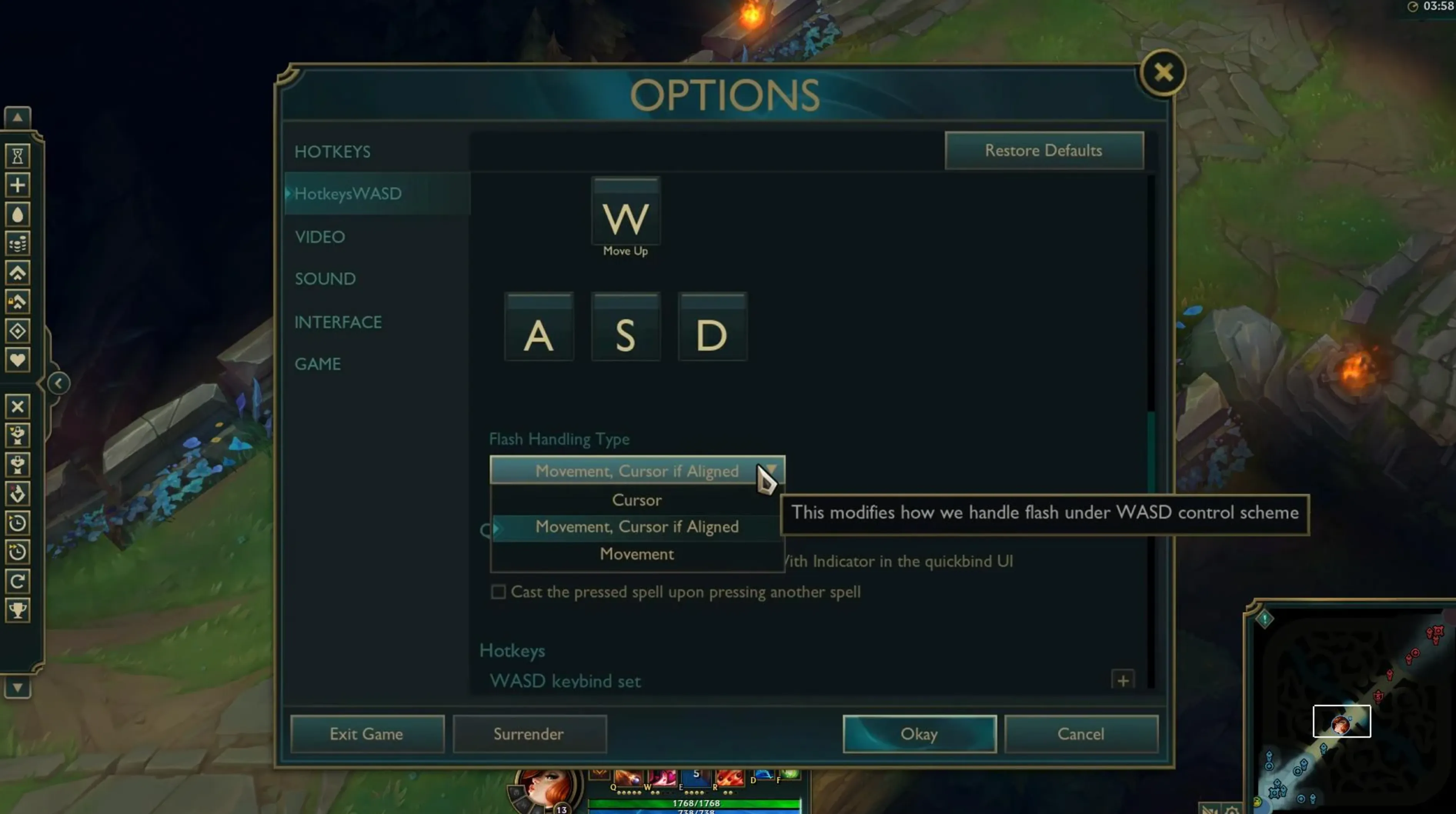Image resolution: width=1456 pixels, height=814 pixels.
Task: Click the circular refresh arrow icon
Action: tap(18, 581)
